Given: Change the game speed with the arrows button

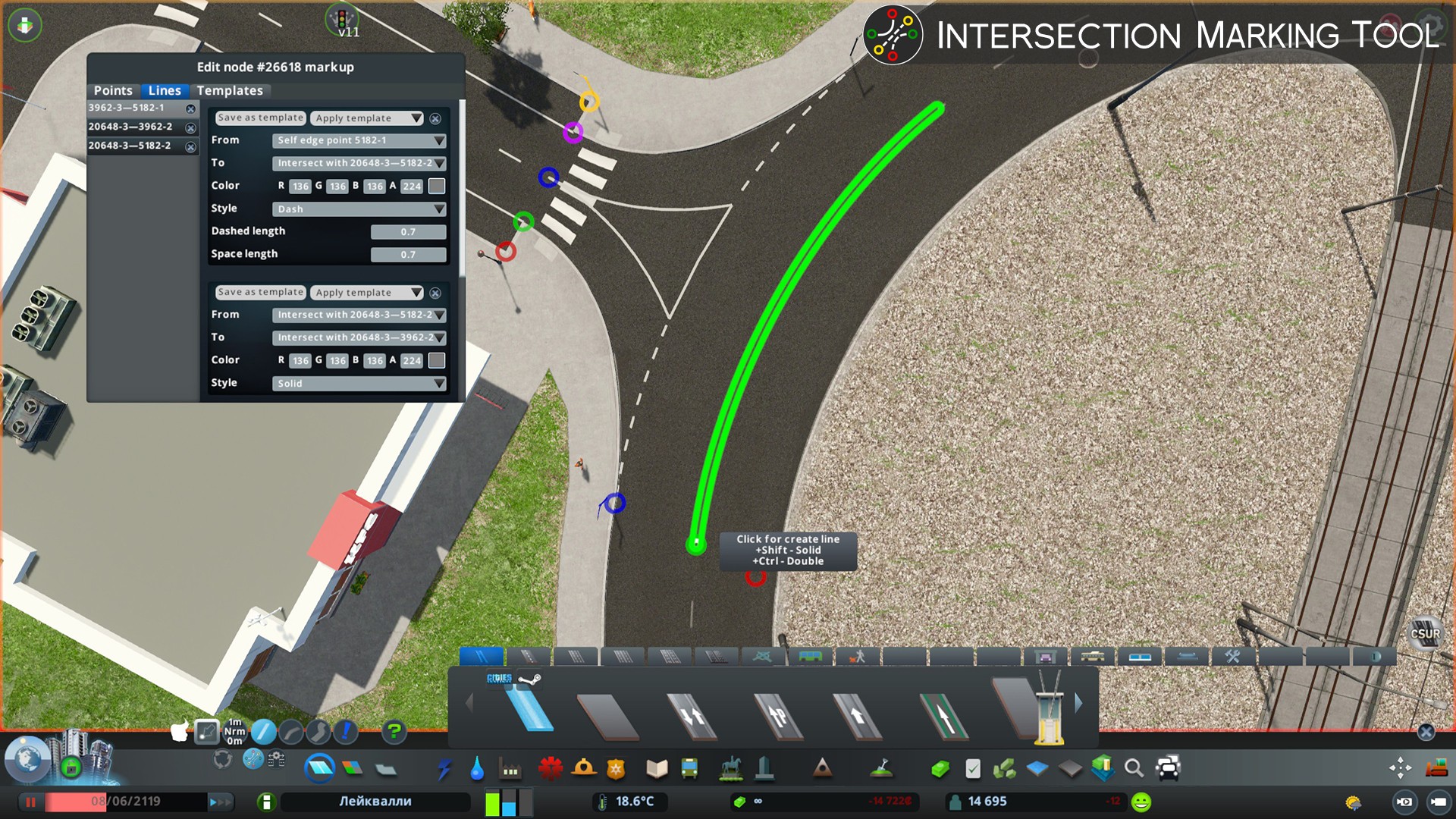Looking at the screenshot, I should [219, 802].
